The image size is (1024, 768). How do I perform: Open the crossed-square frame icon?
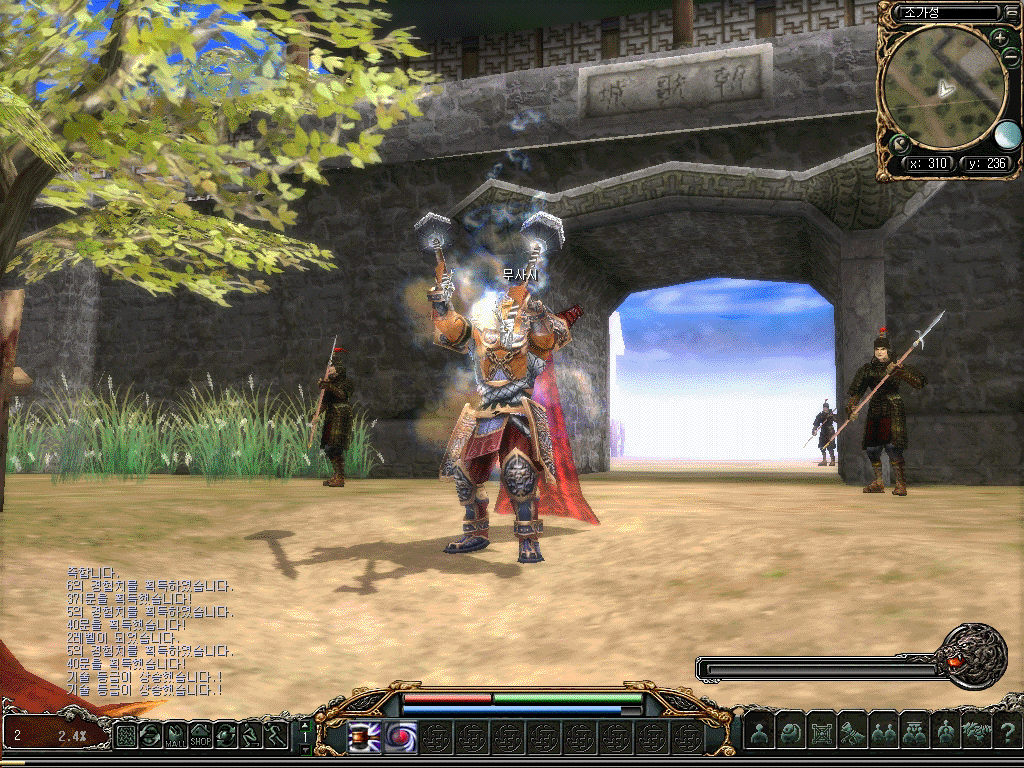[821, 734]
